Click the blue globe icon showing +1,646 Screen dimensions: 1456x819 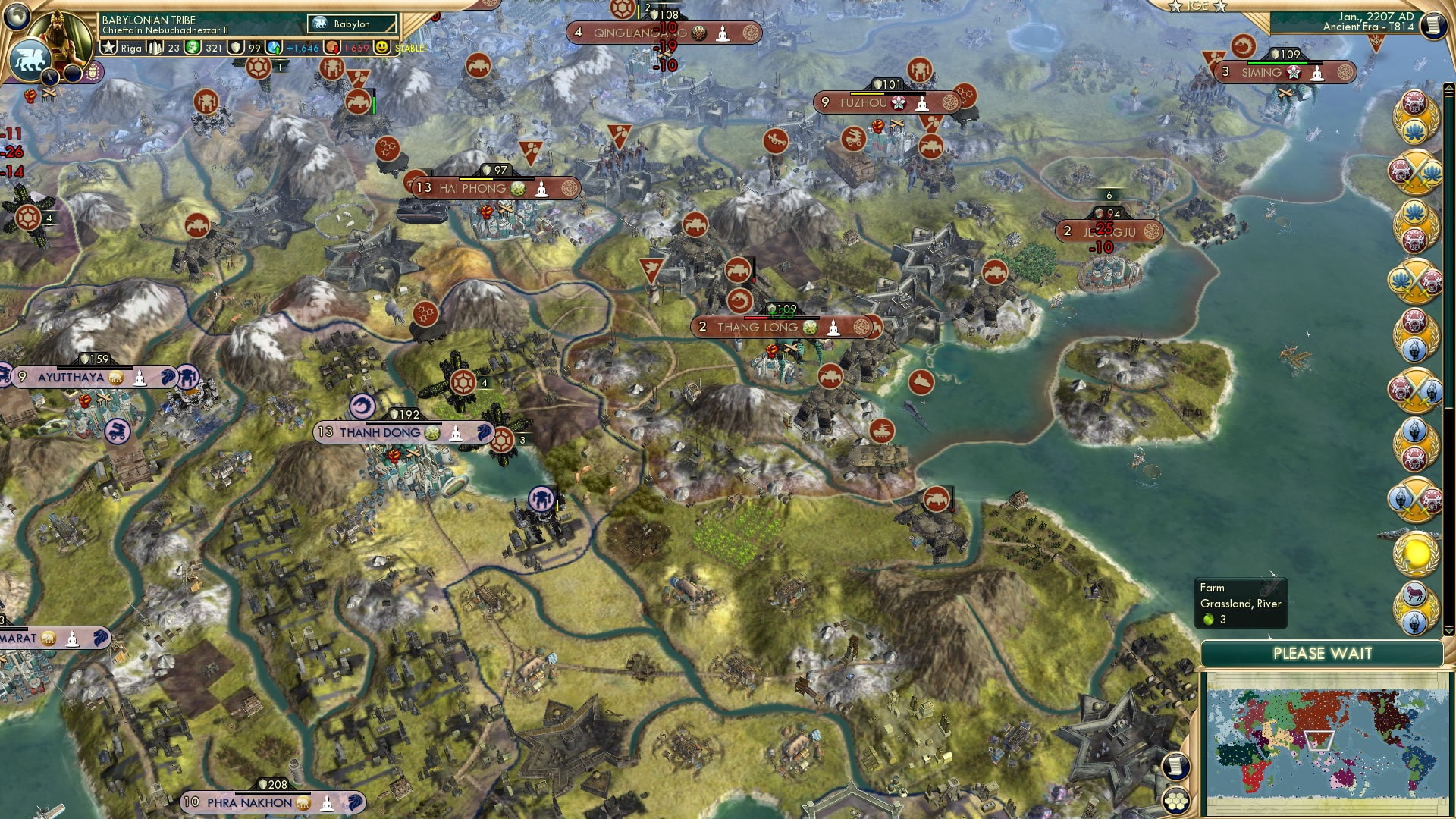click(273, 47)
